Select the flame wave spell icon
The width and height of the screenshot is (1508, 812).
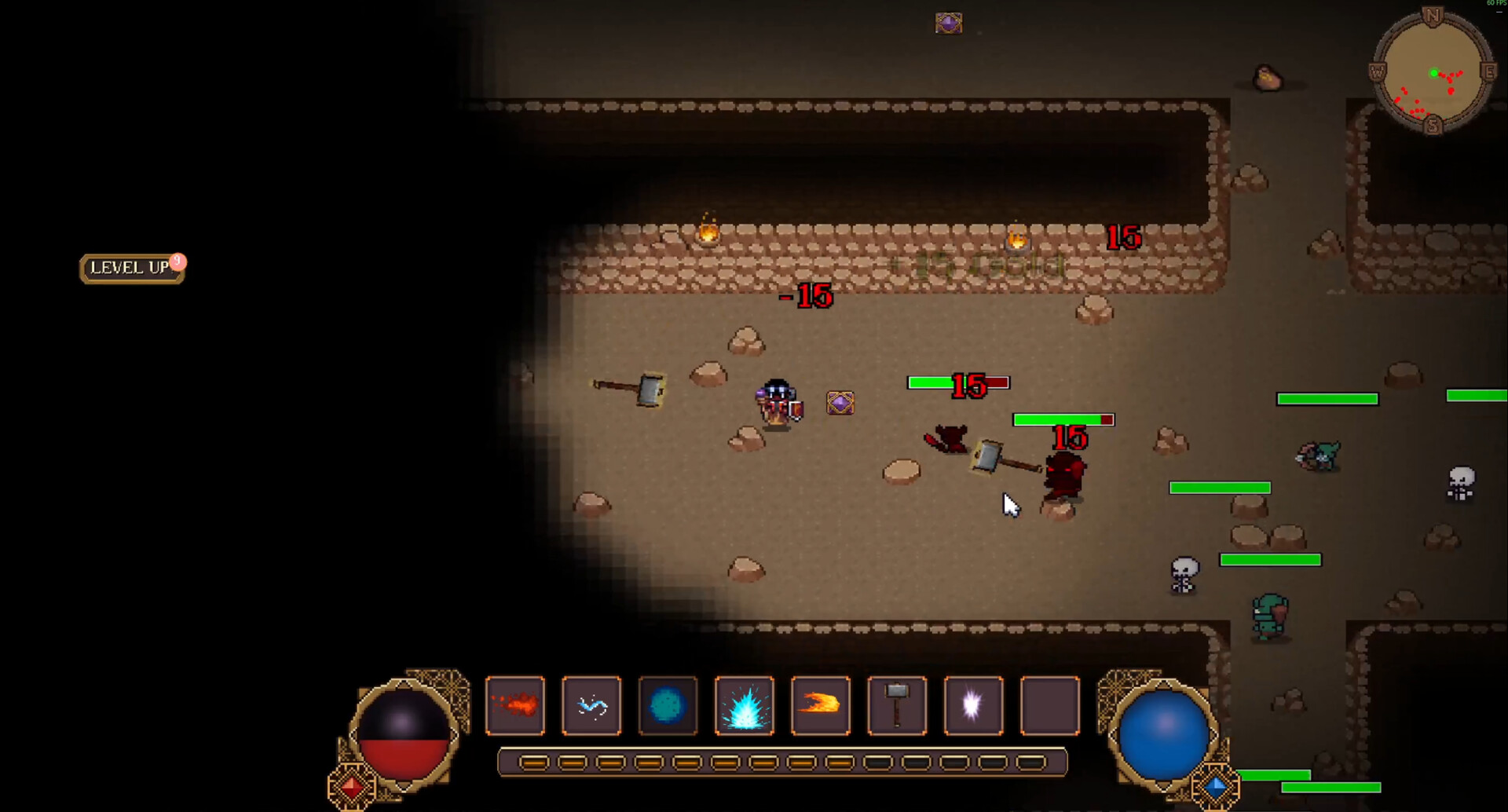(x=821, y=705)
